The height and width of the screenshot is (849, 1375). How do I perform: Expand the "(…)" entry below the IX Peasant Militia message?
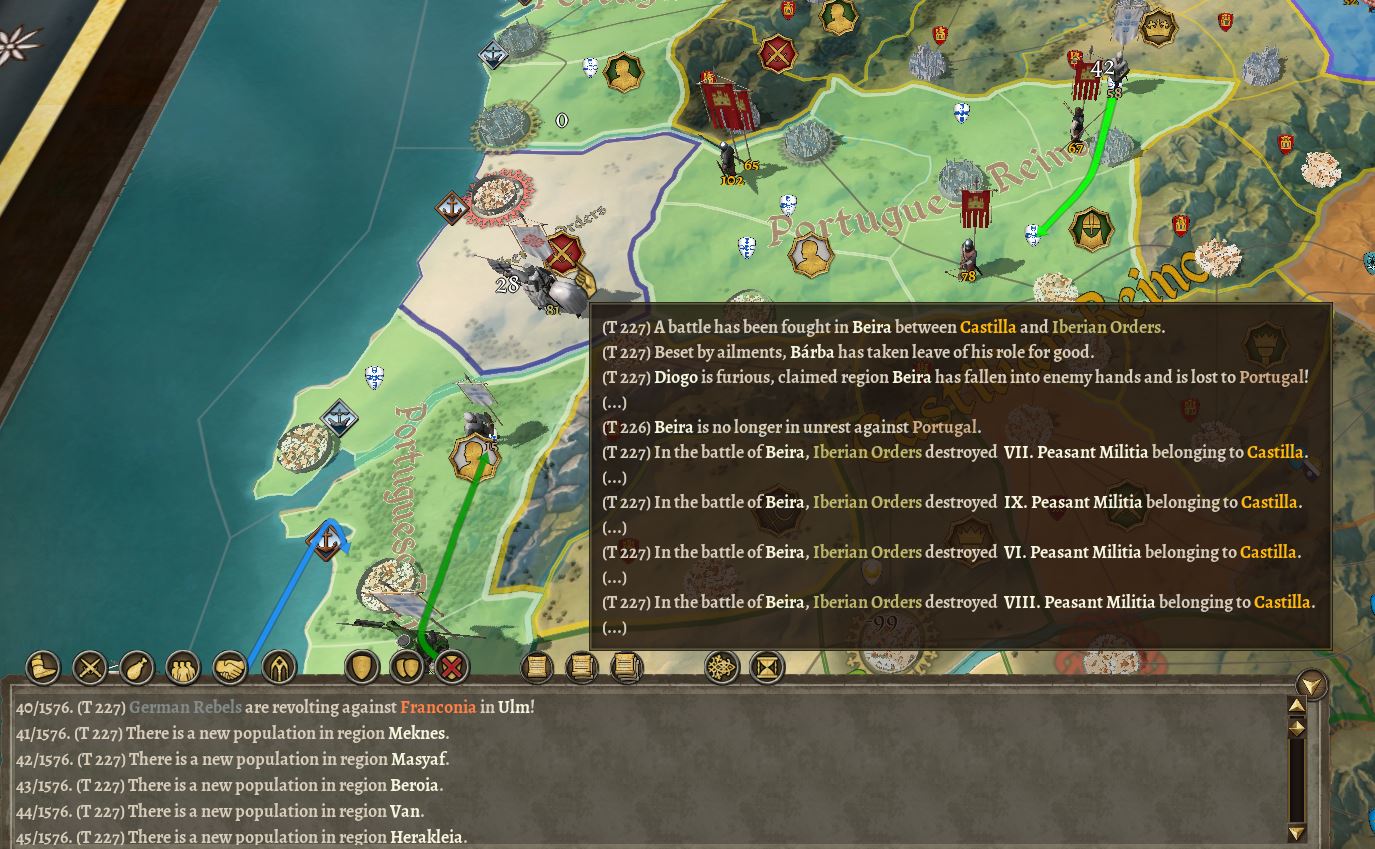coord(613,527)
